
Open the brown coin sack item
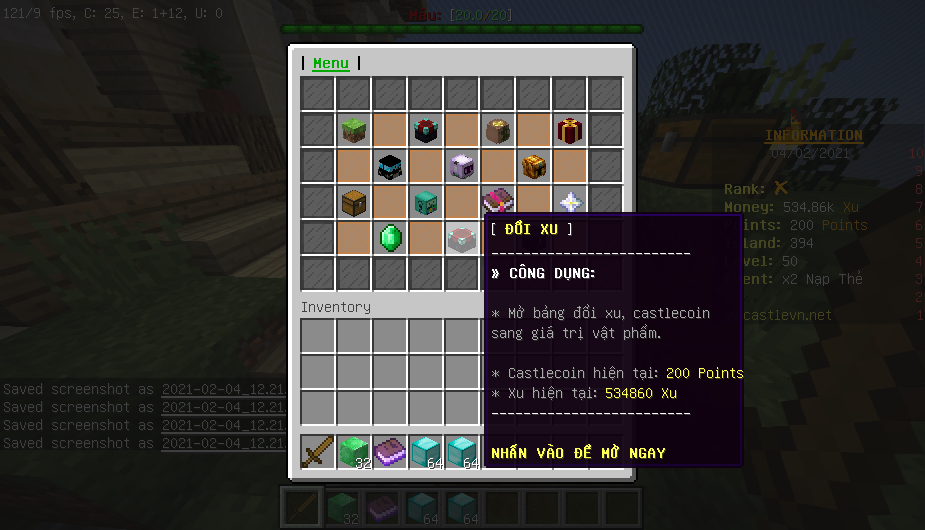point(498,130)
